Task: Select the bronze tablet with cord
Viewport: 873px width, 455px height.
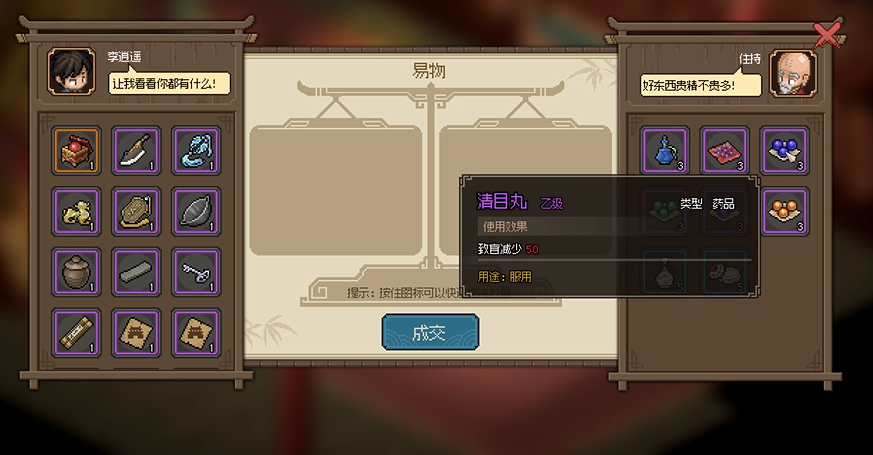Action: coord(136,210)
